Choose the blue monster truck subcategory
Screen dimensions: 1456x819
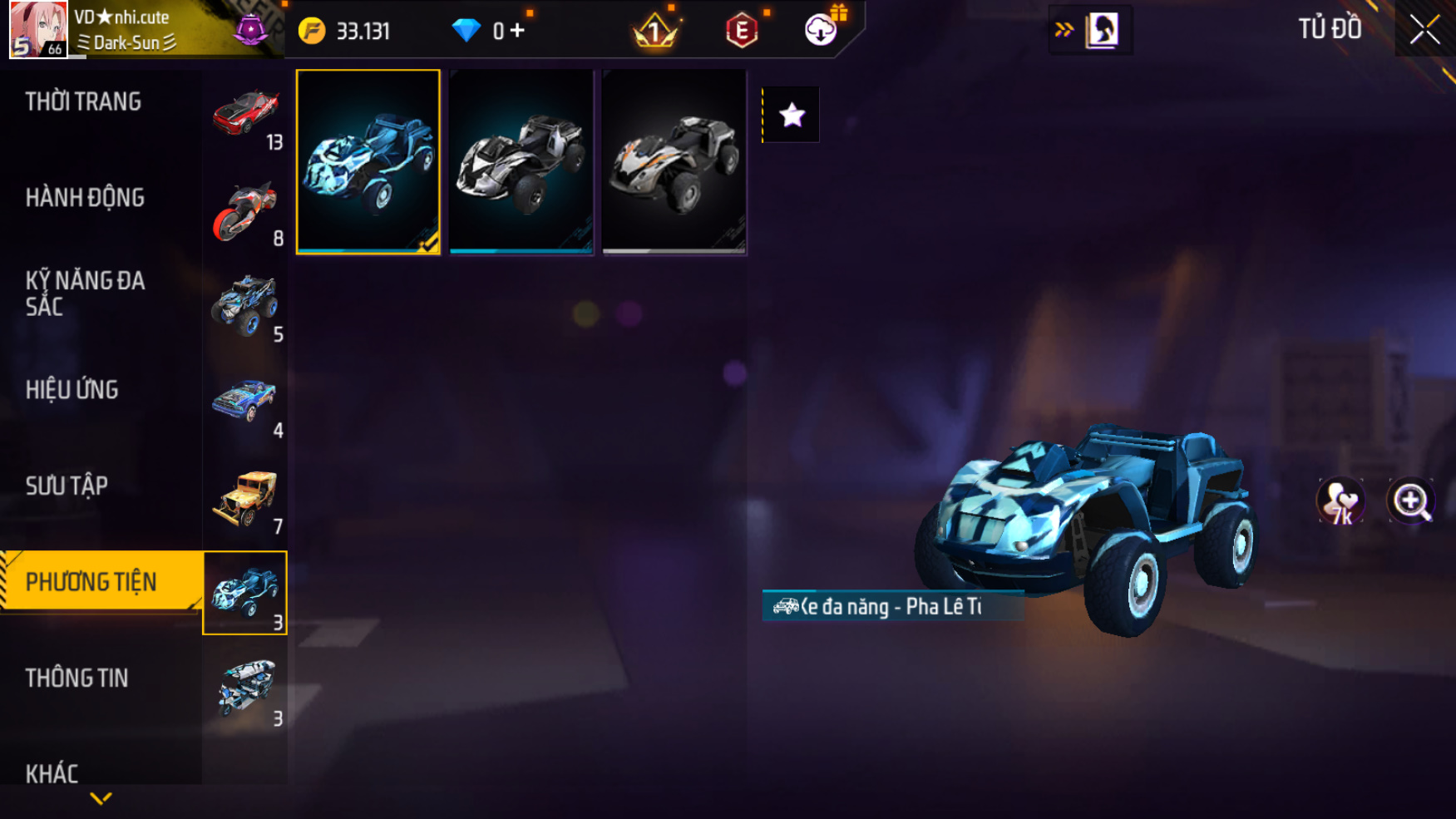(x=245, y=306)
